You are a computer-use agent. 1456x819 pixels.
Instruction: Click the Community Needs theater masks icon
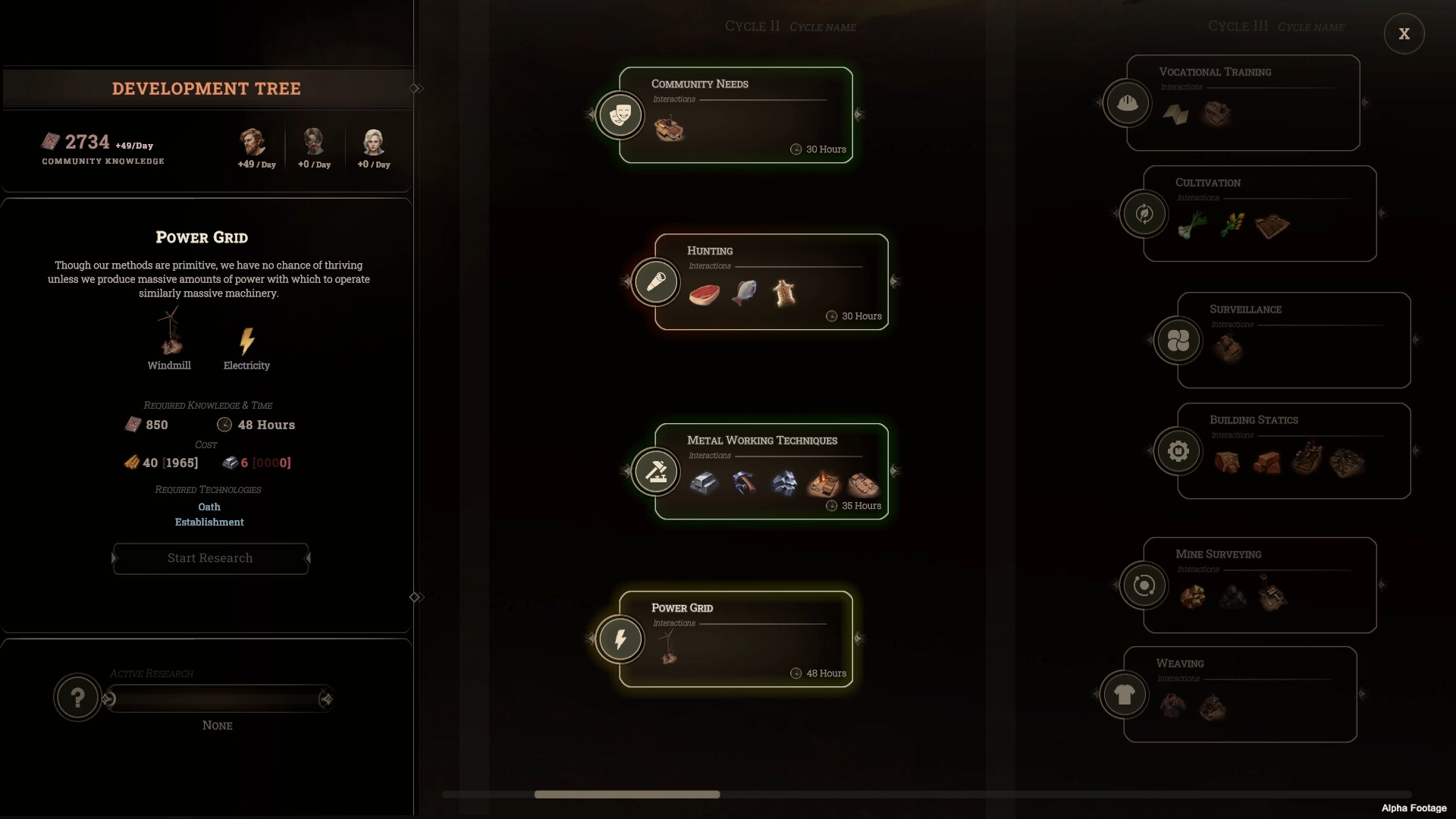point(620,115)
